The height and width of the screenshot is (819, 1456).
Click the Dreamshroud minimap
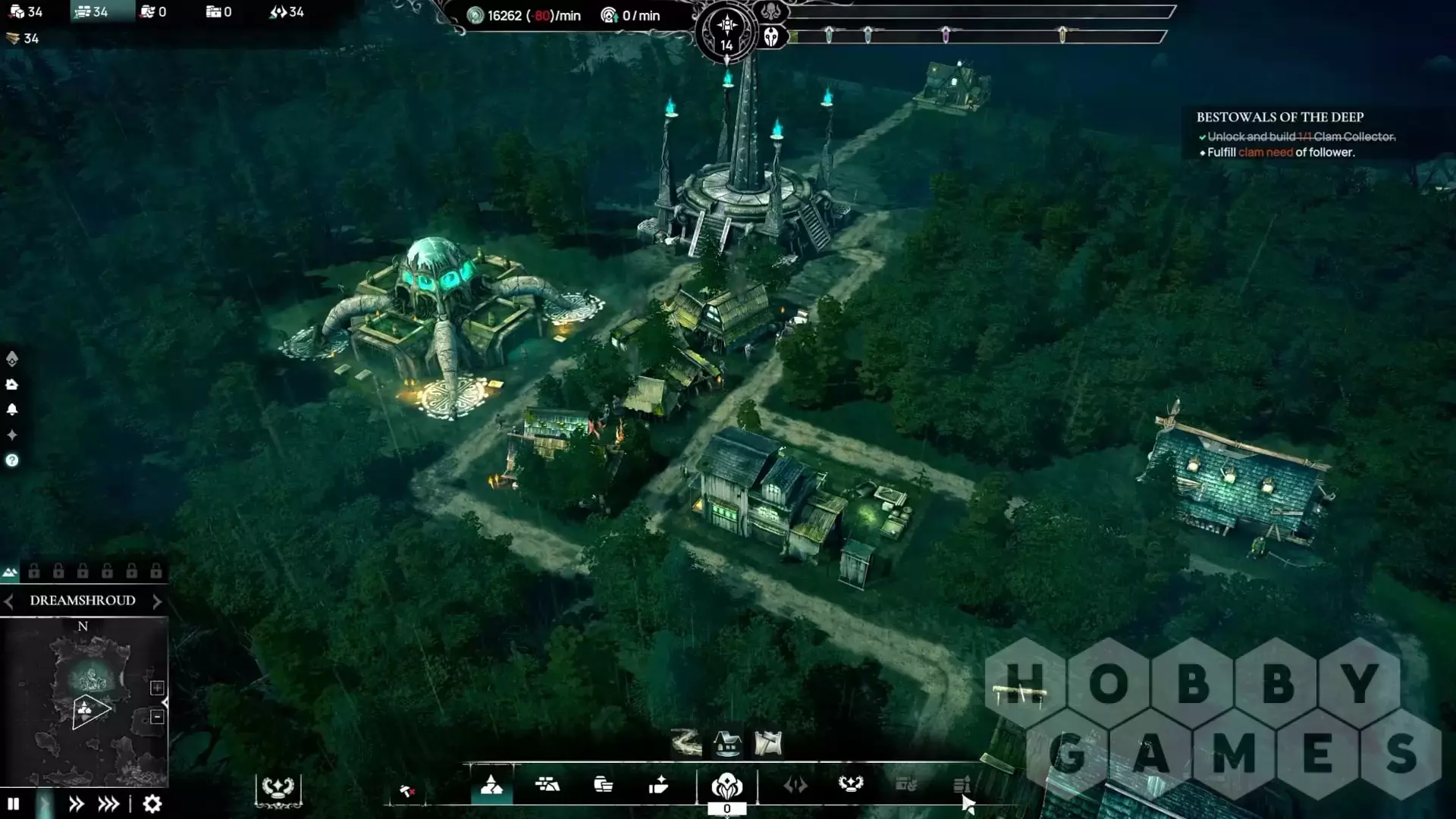click(x=83, y=701)
